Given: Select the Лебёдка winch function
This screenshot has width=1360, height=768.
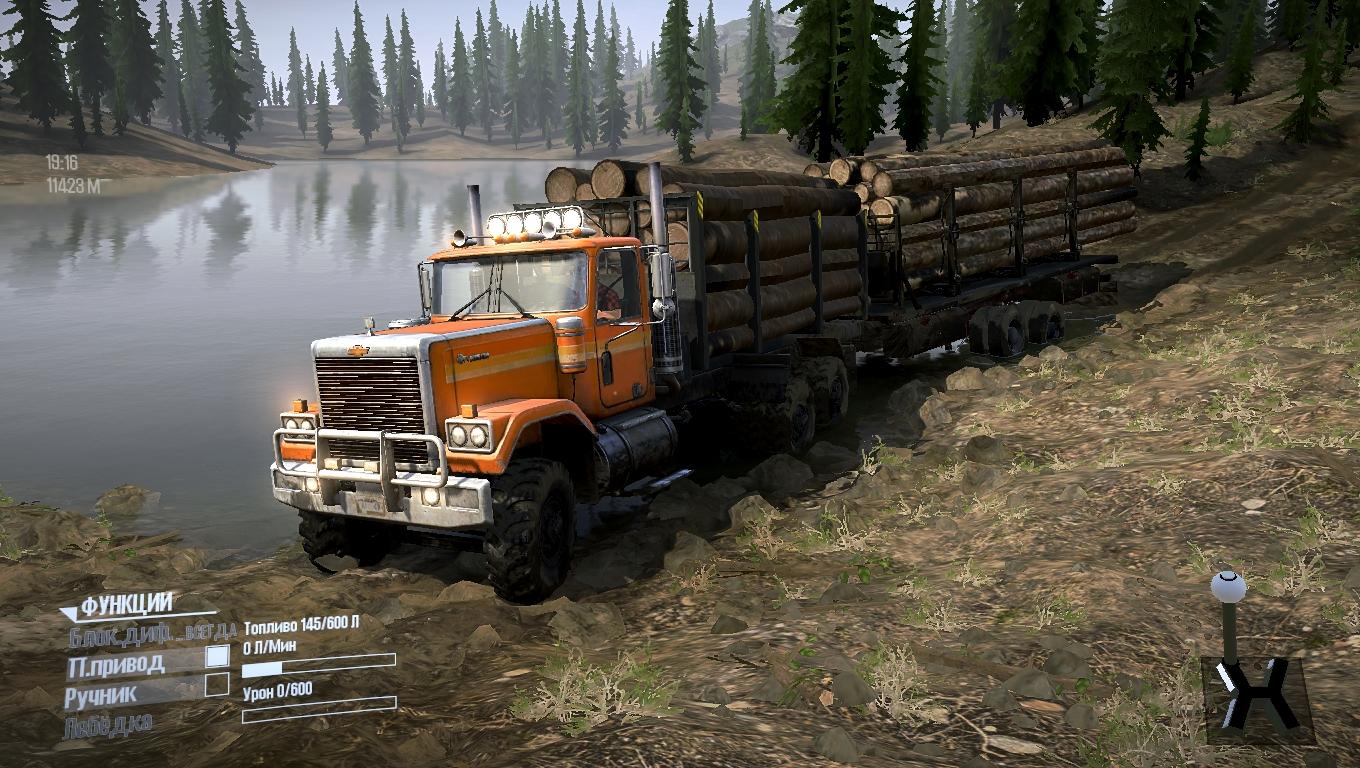Looking at the screenshot, I should point(107,725).
